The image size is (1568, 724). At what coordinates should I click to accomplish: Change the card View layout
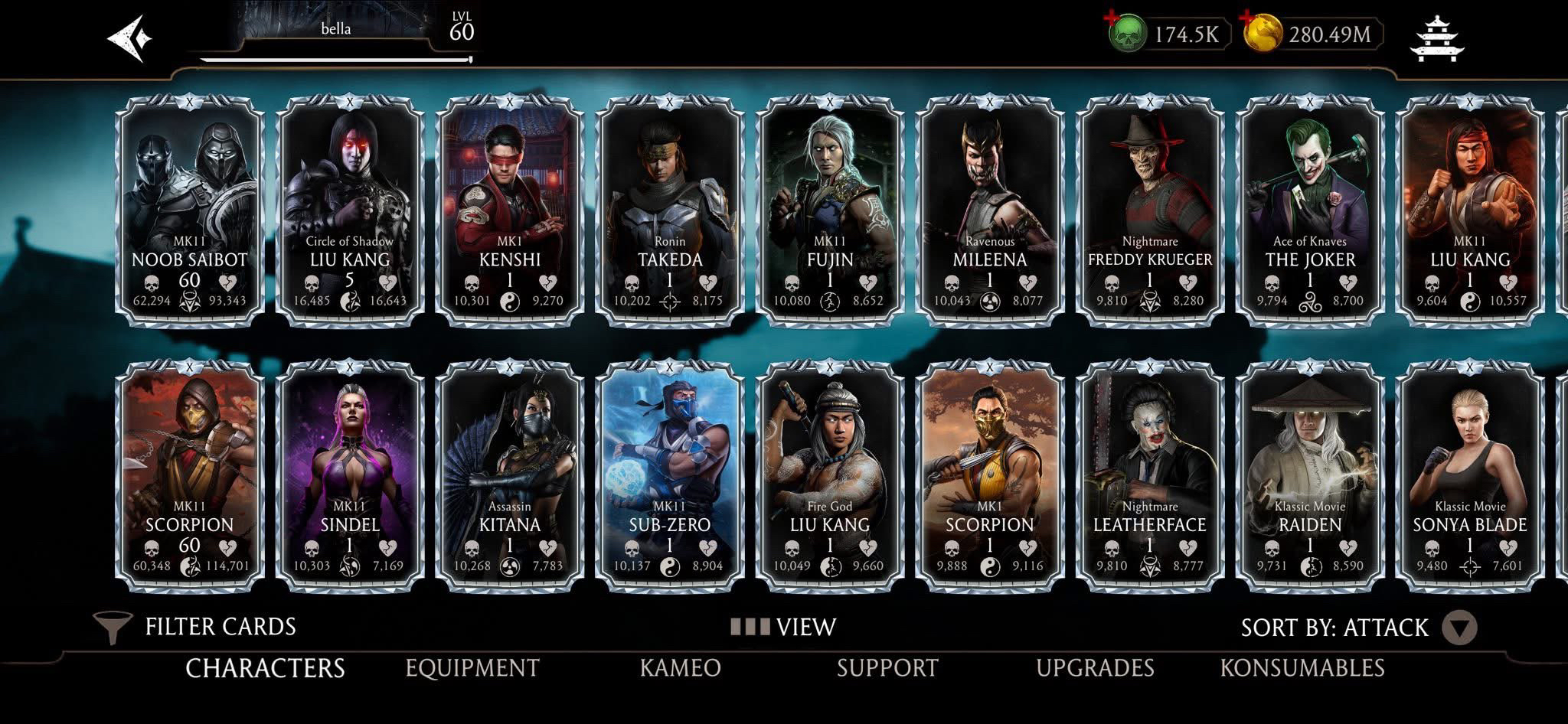click(x=783, y=628)
